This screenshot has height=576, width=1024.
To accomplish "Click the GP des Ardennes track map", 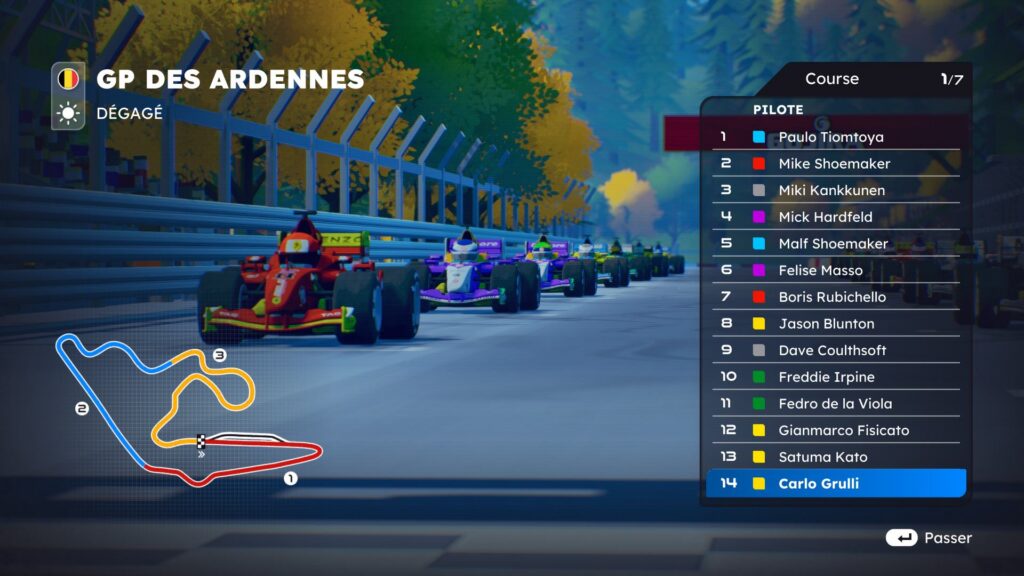I will pos(190,410).
